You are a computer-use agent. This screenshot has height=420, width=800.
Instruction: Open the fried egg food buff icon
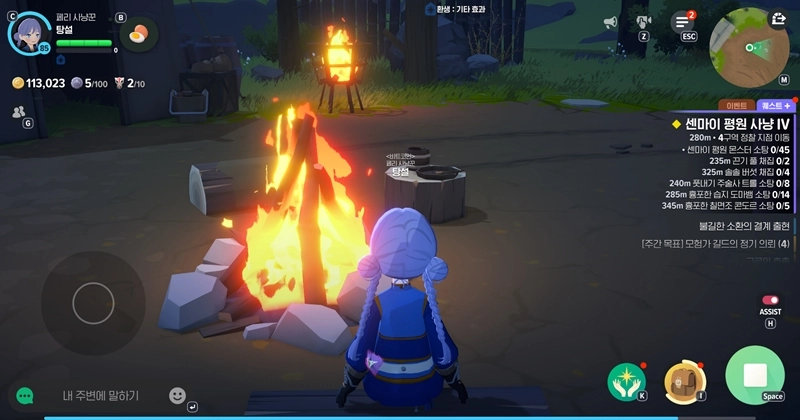[141, 35]
